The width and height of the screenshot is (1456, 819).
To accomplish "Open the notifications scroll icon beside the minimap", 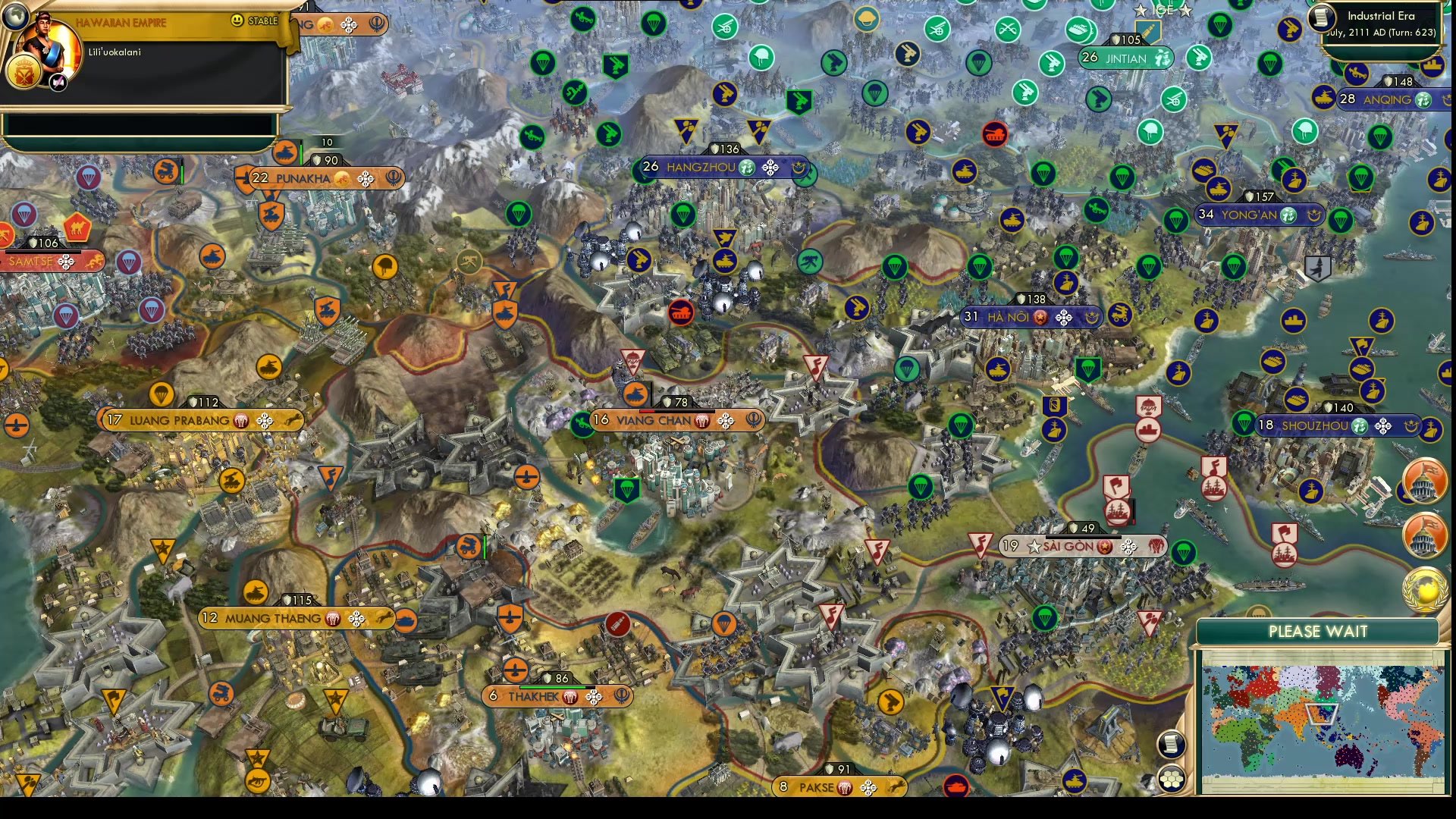I will (1172, 745).
